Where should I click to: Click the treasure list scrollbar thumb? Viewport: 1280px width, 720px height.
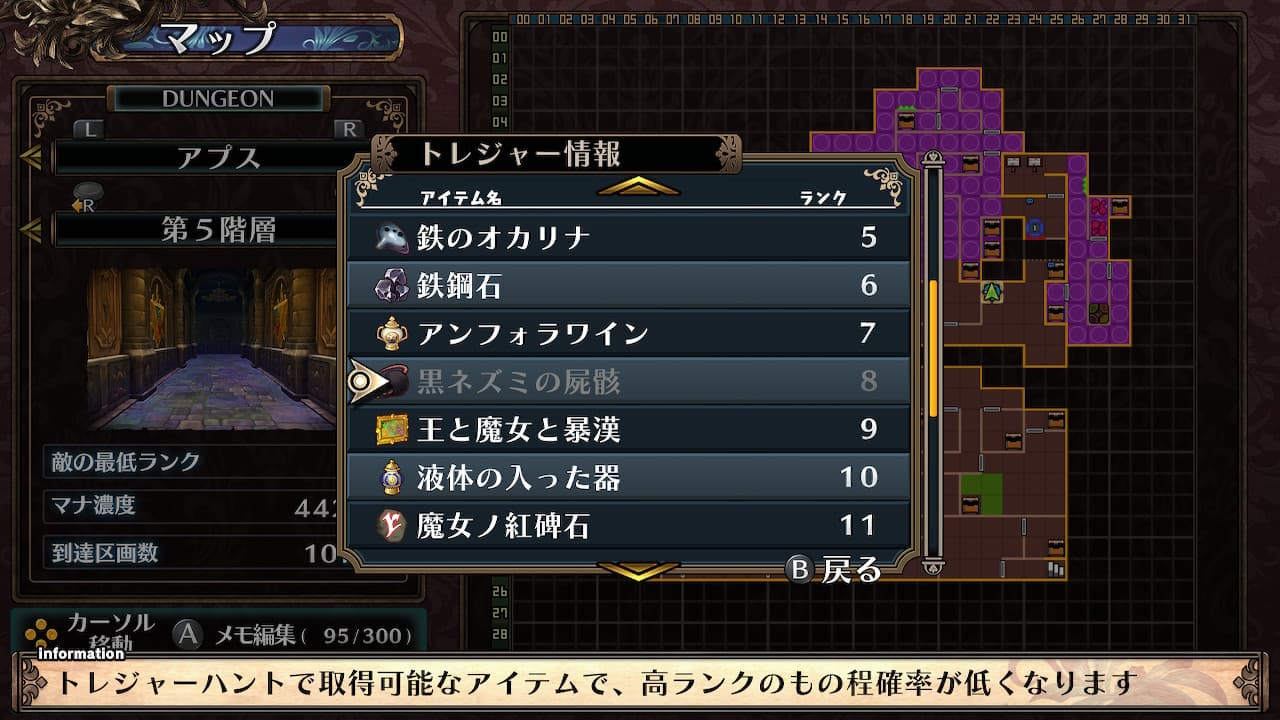[933, 348]
